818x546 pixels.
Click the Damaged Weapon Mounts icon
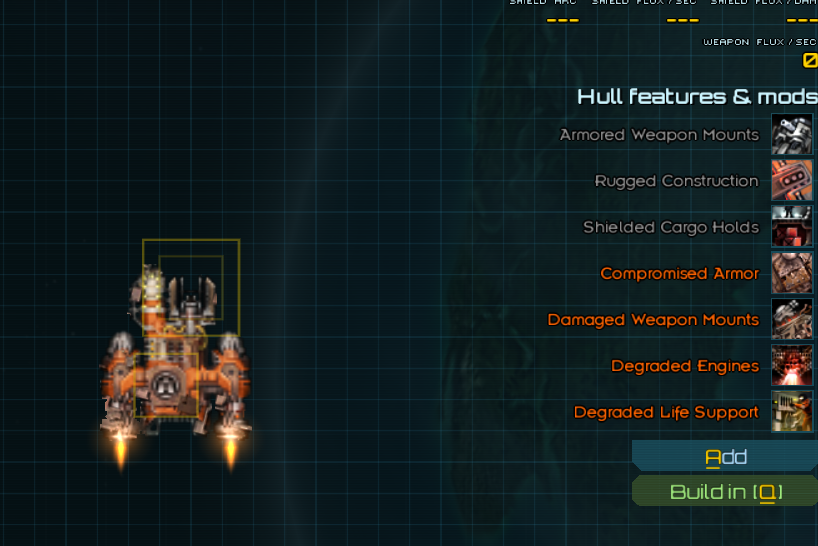coord(792,320)
